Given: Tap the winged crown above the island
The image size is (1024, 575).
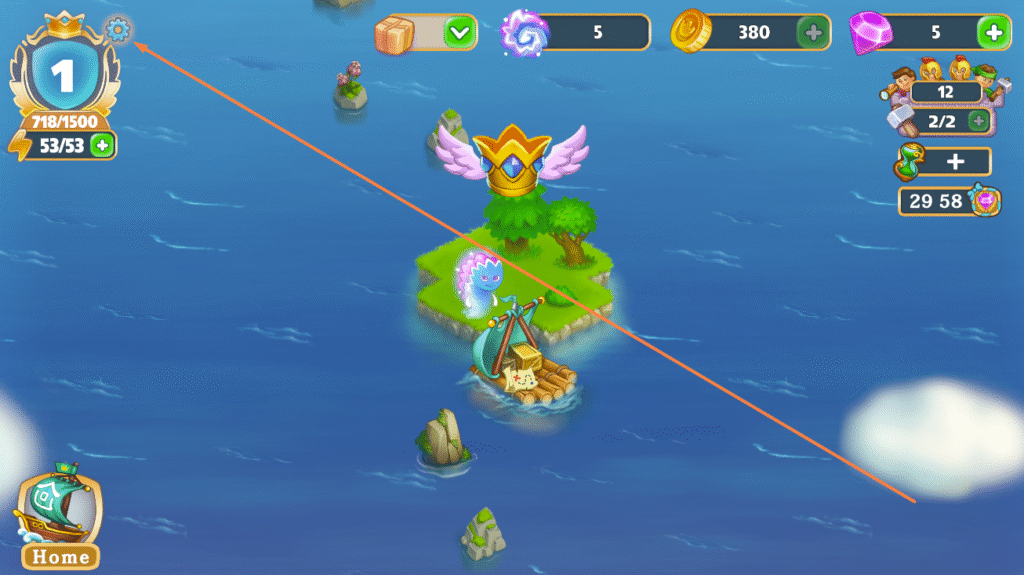Looking at the screenshot, I should point(511,160).
